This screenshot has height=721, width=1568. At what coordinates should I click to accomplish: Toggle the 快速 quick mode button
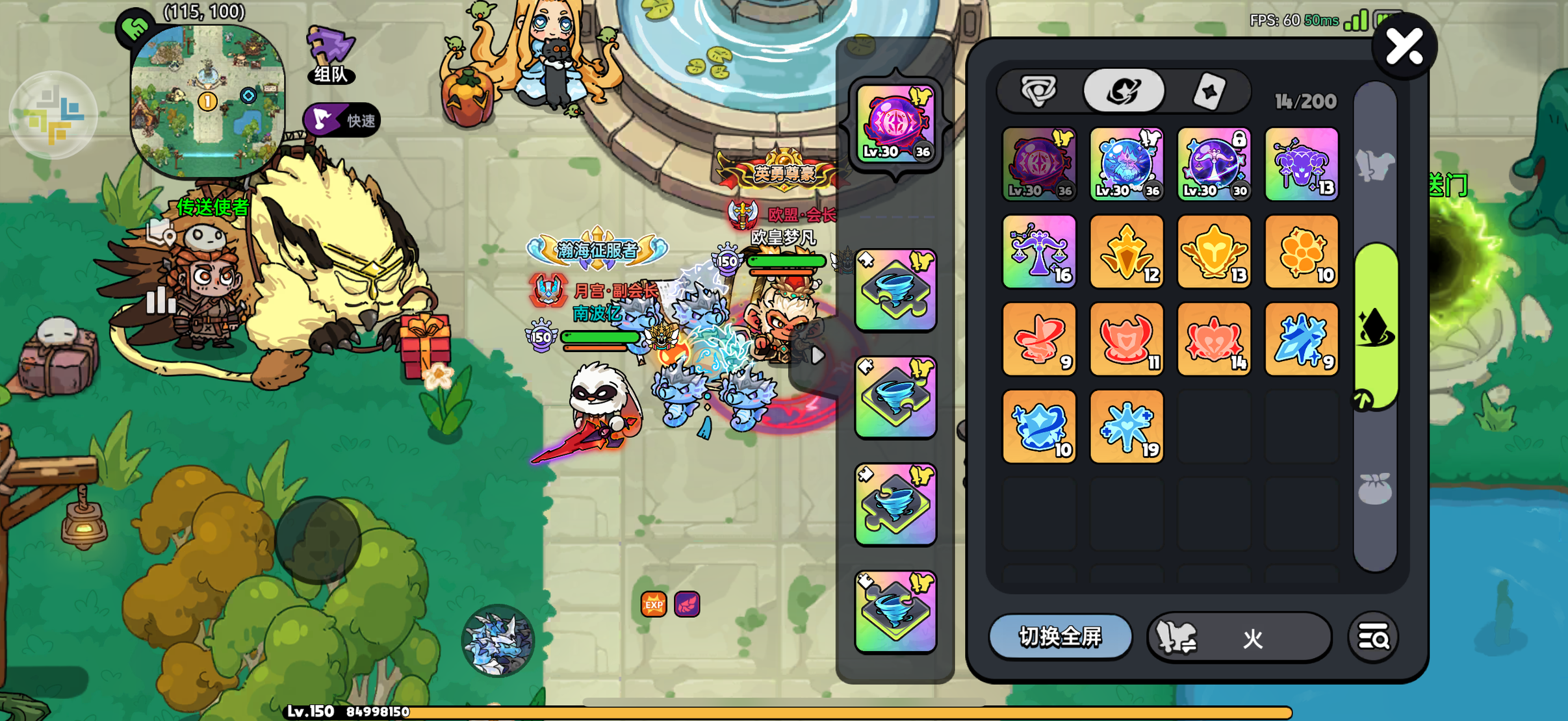[342, 120]
